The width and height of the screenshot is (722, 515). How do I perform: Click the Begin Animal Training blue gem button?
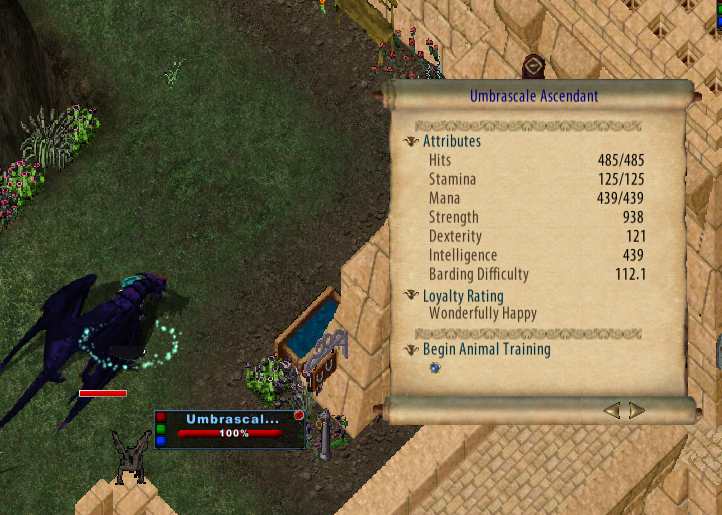(x=434, y=368)
